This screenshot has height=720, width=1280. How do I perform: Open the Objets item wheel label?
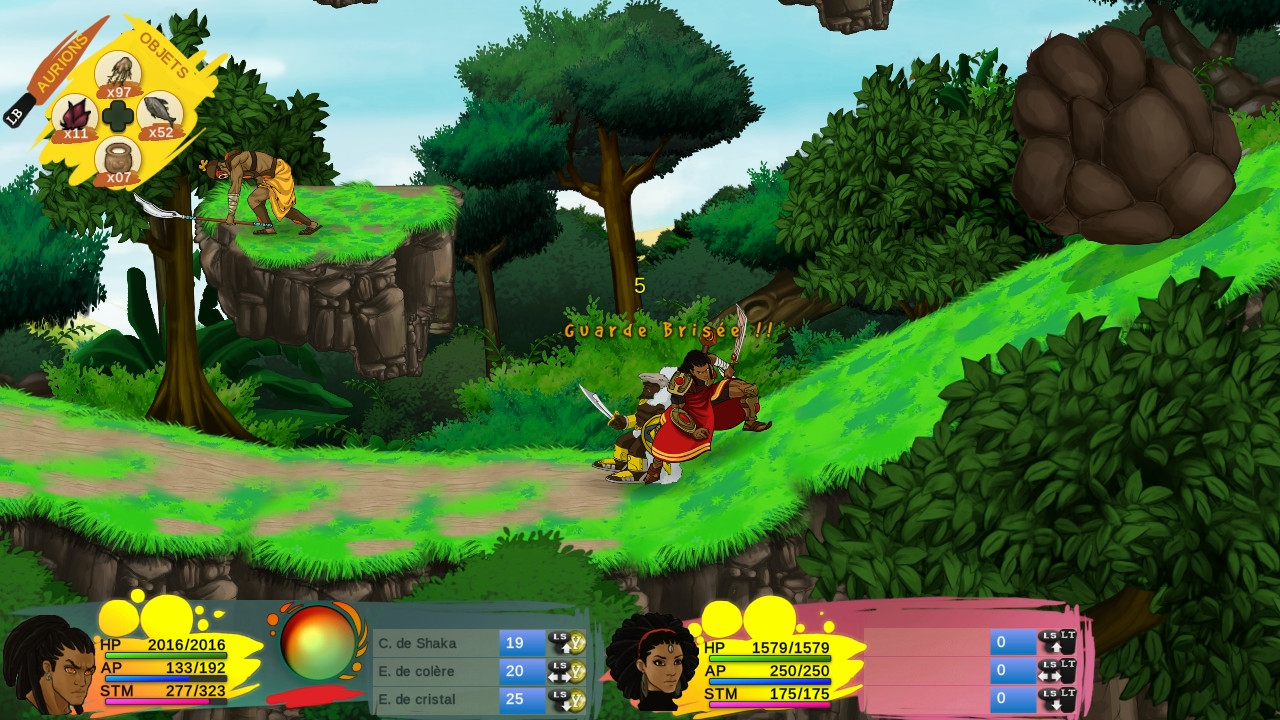(x=164, y=55)
